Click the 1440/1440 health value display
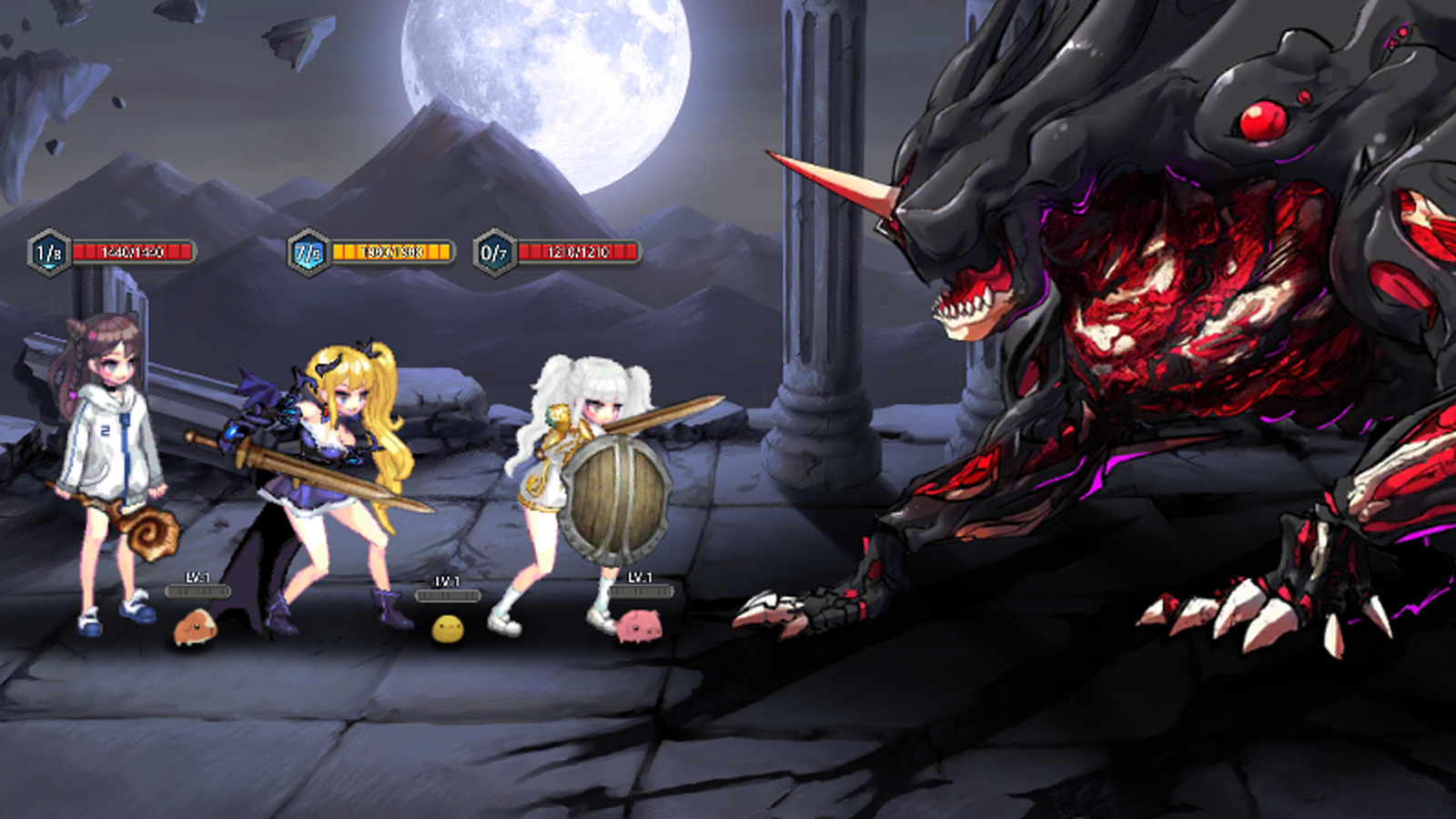This screenshot has width=1456, height=819. (131, 252)
